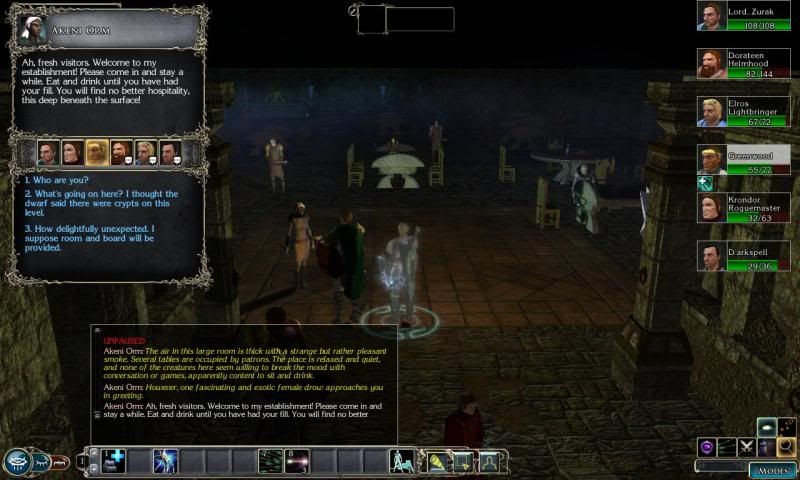Choose the reply "Who are you?"

coord(58,180)
